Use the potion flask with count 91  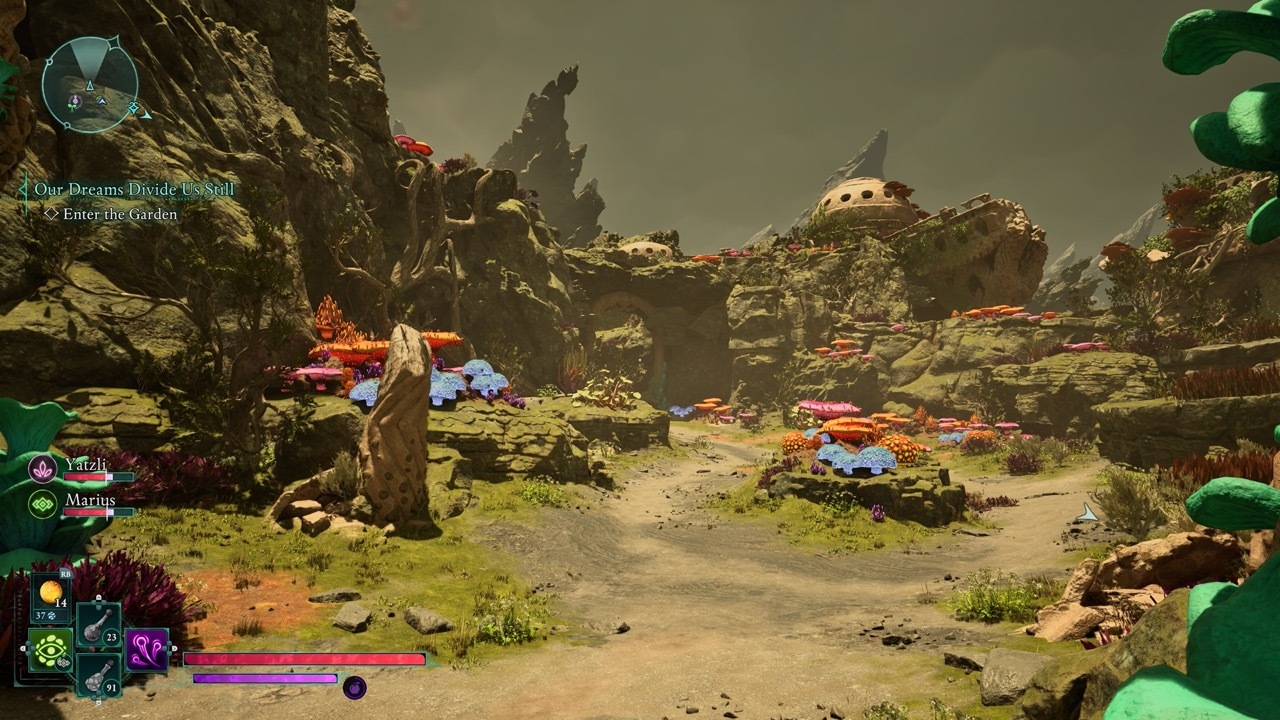point(98,675)
